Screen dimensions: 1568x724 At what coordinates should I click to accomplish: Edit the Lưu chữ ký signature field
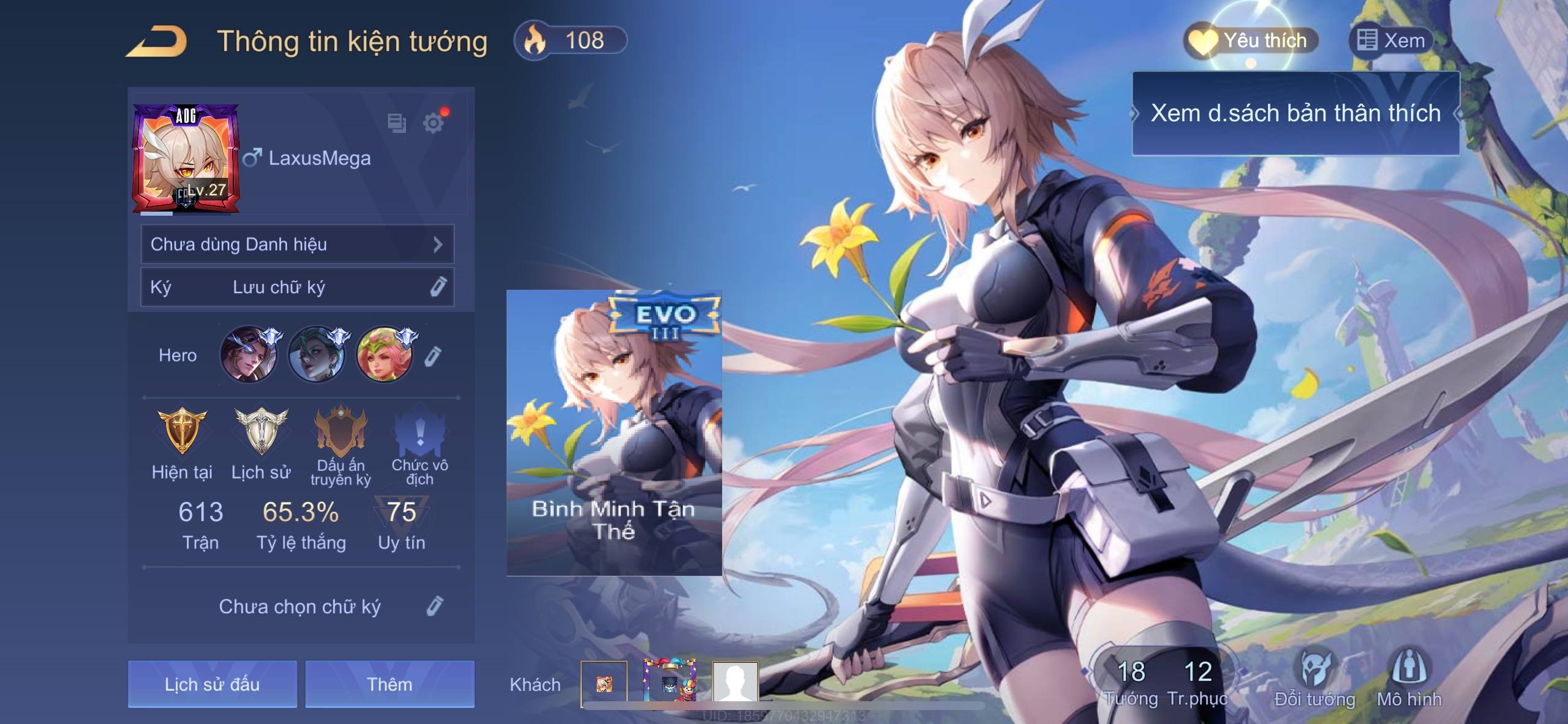point(437,287)
